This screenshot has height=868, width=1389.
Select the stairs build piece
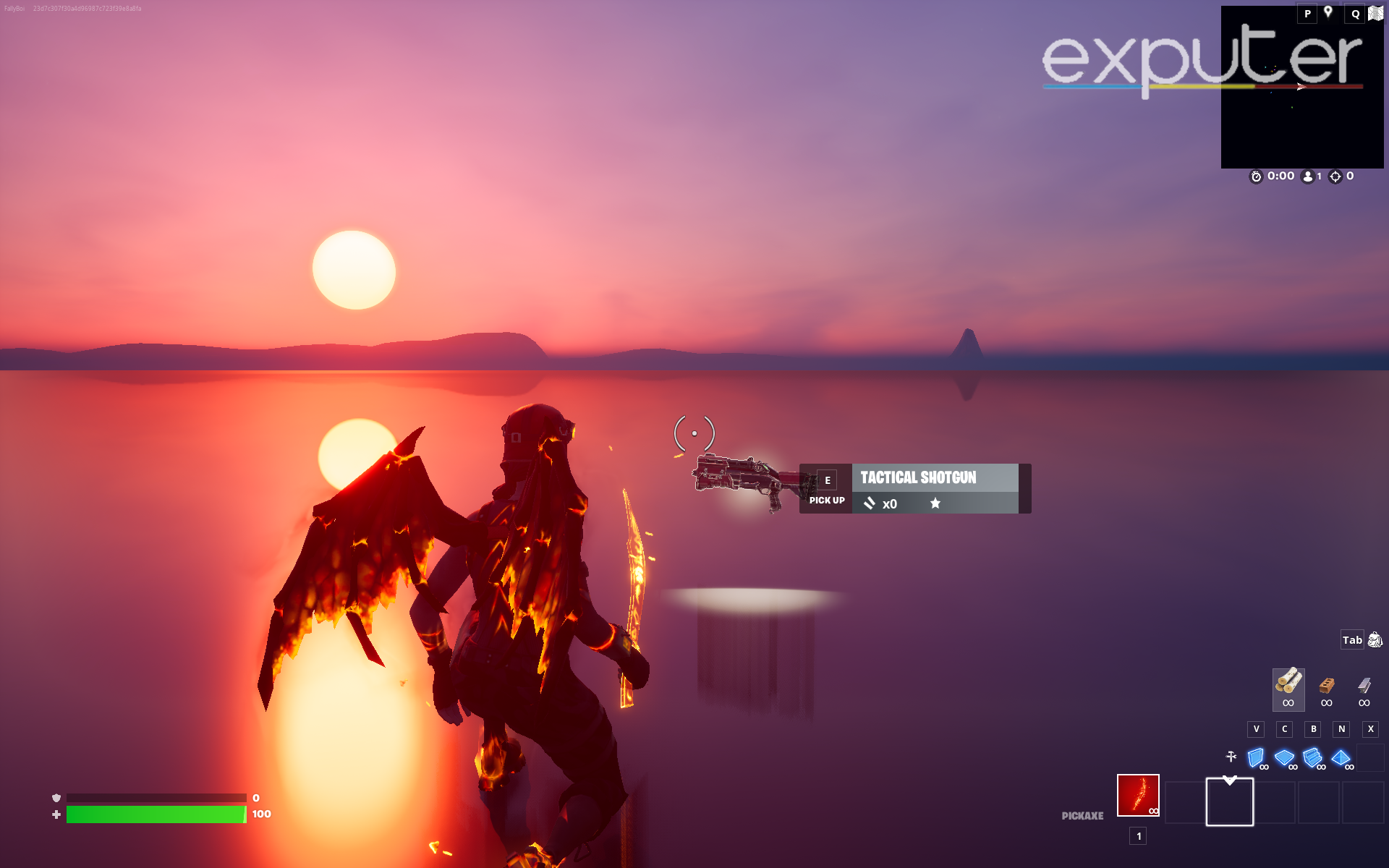[x=1312, y=759]
